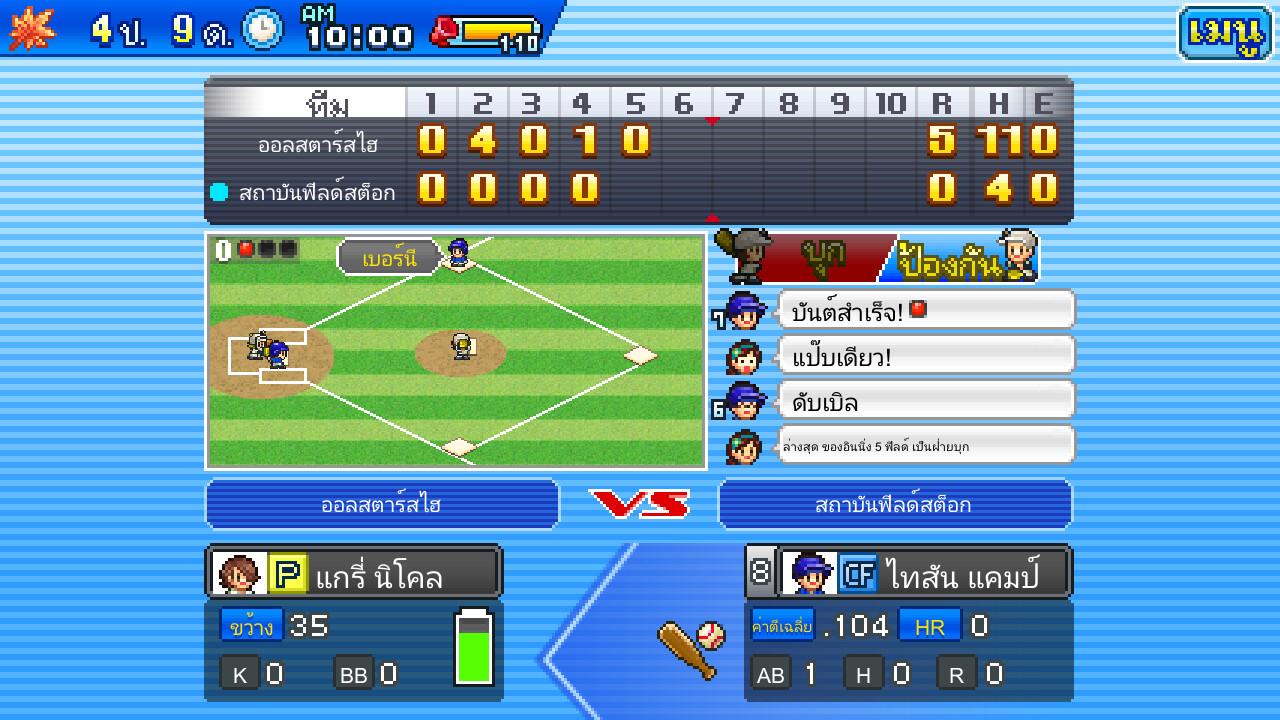The width and height of the screenshot is (1280, 720).
Task: Select the ออลสตาร์สไฮ team tab
Action: coord(382,504)
